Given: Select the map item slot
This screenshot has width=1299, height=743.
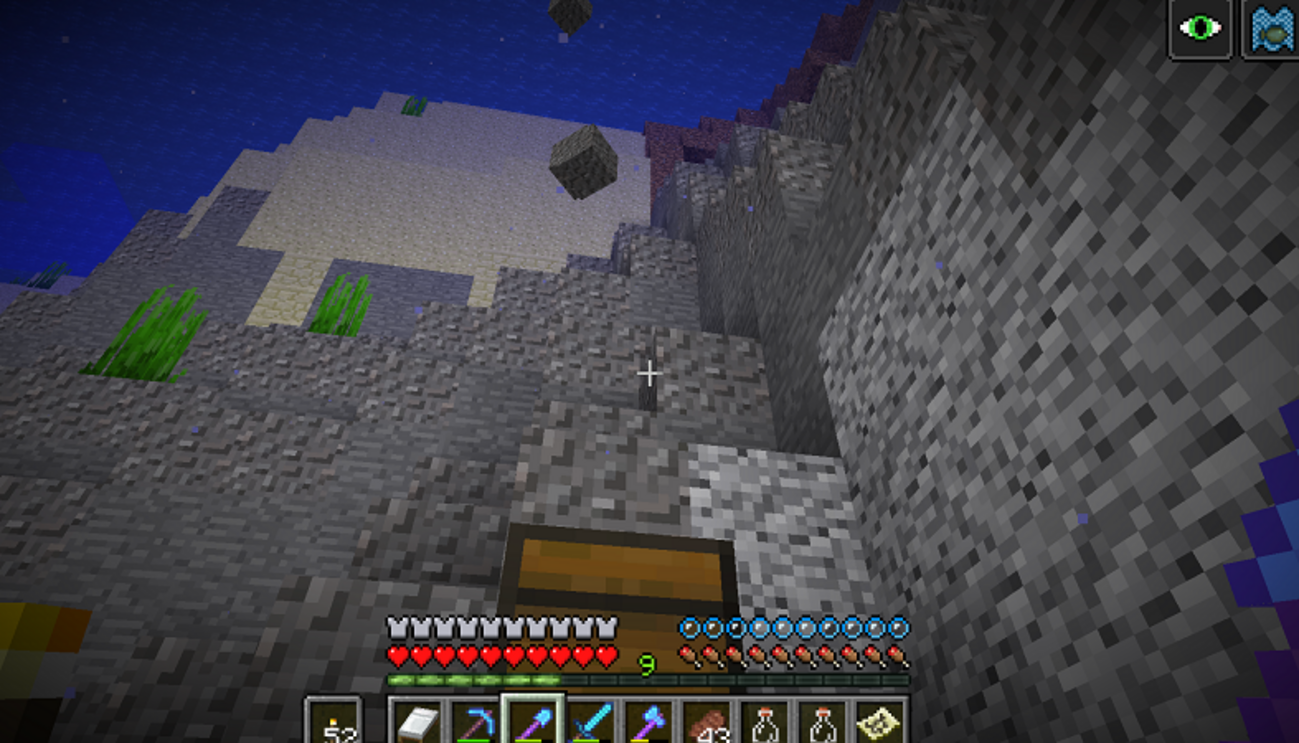Looking at the screenshot, I should coord(879,722).
